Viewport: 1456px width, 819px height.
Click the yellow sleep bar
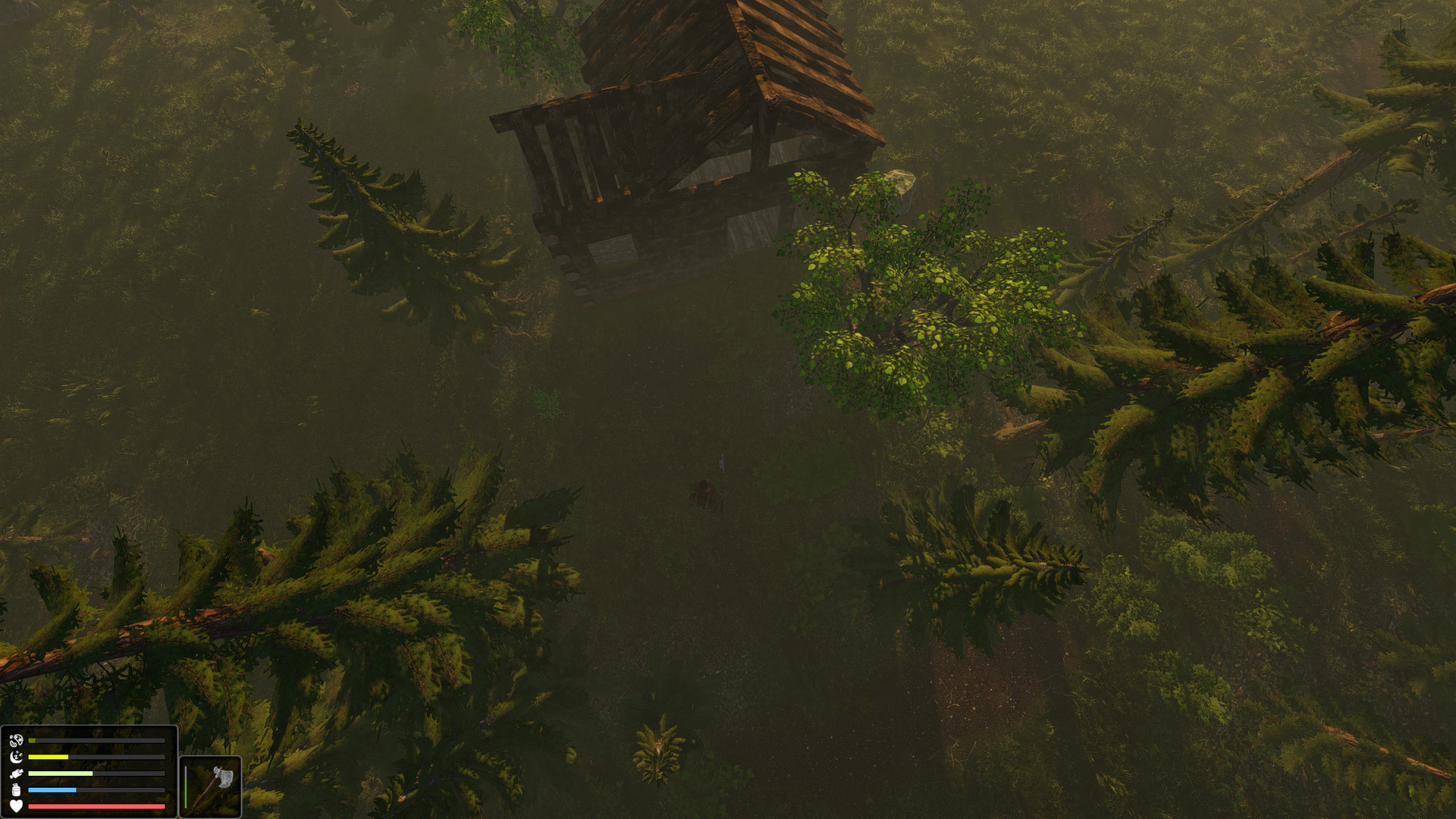coord(48,756)
